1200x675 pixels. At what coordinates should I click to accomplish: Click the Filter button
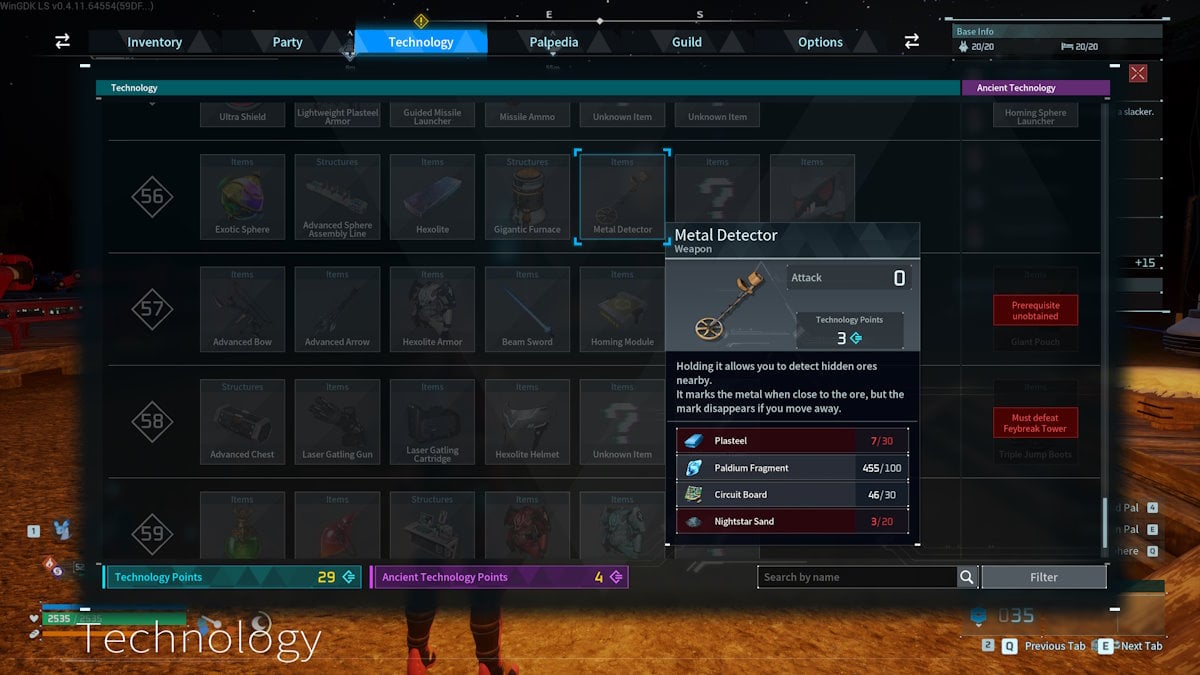[1043, 577]
